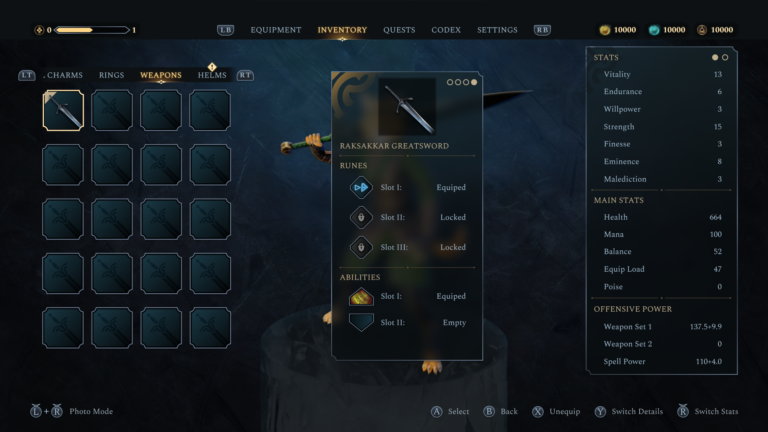The height and width of the screenshot is (432, 768).
Task: Show the Charms category
Action: 65,75
